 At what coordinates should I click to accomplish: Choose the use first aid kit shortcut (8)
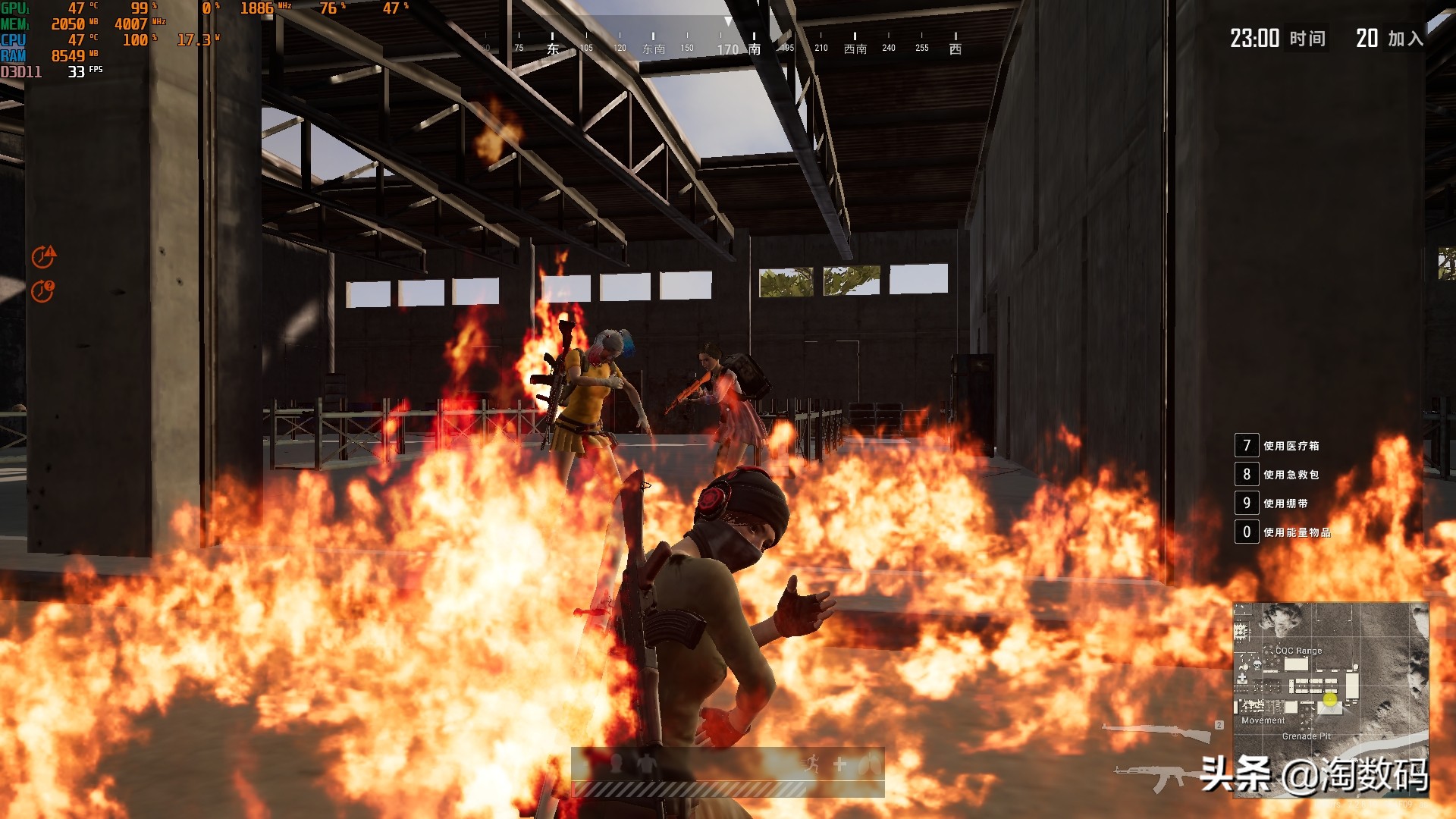[1246, 475]
